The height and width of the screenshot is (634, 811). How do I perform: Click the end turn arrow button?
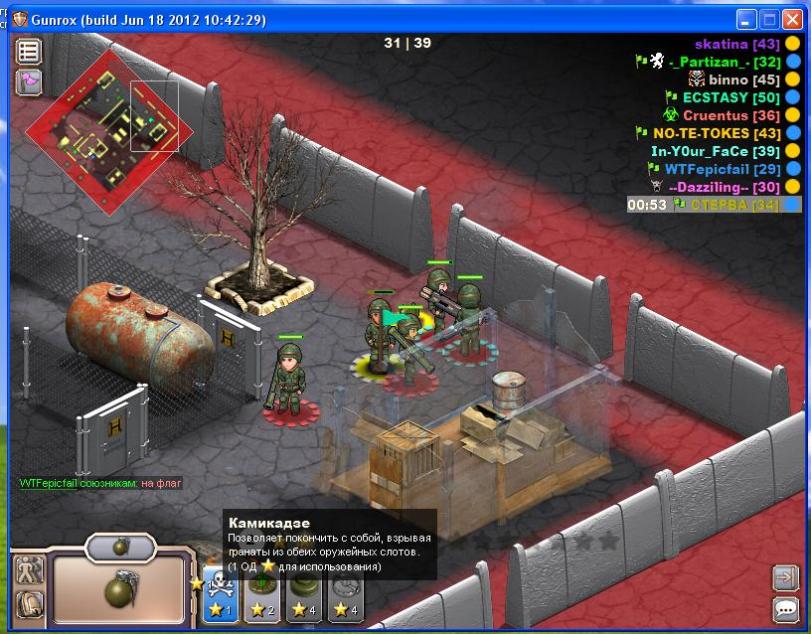pos(785,578)
